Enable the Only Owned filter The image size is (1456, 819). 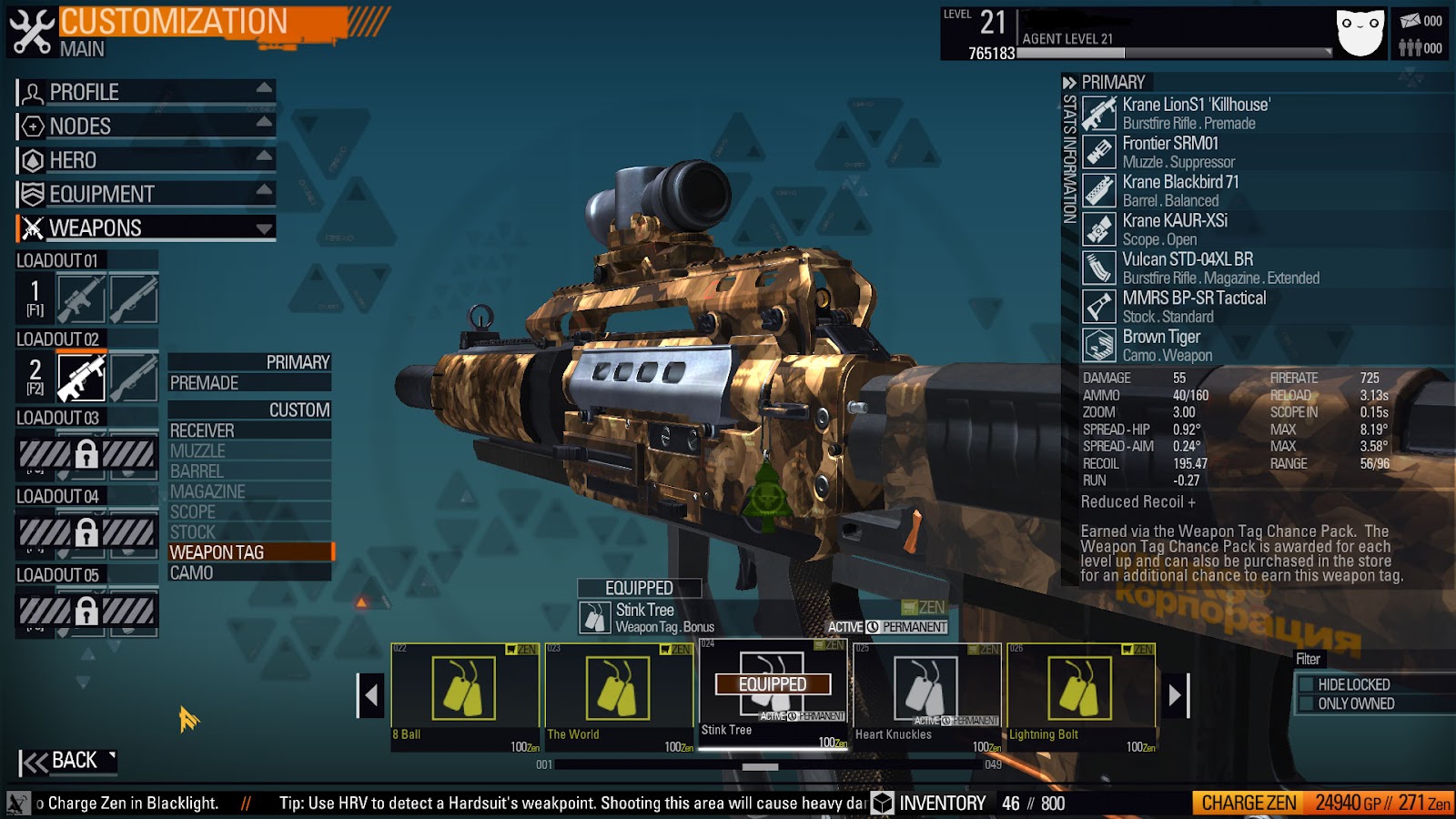pos(1307,703)
